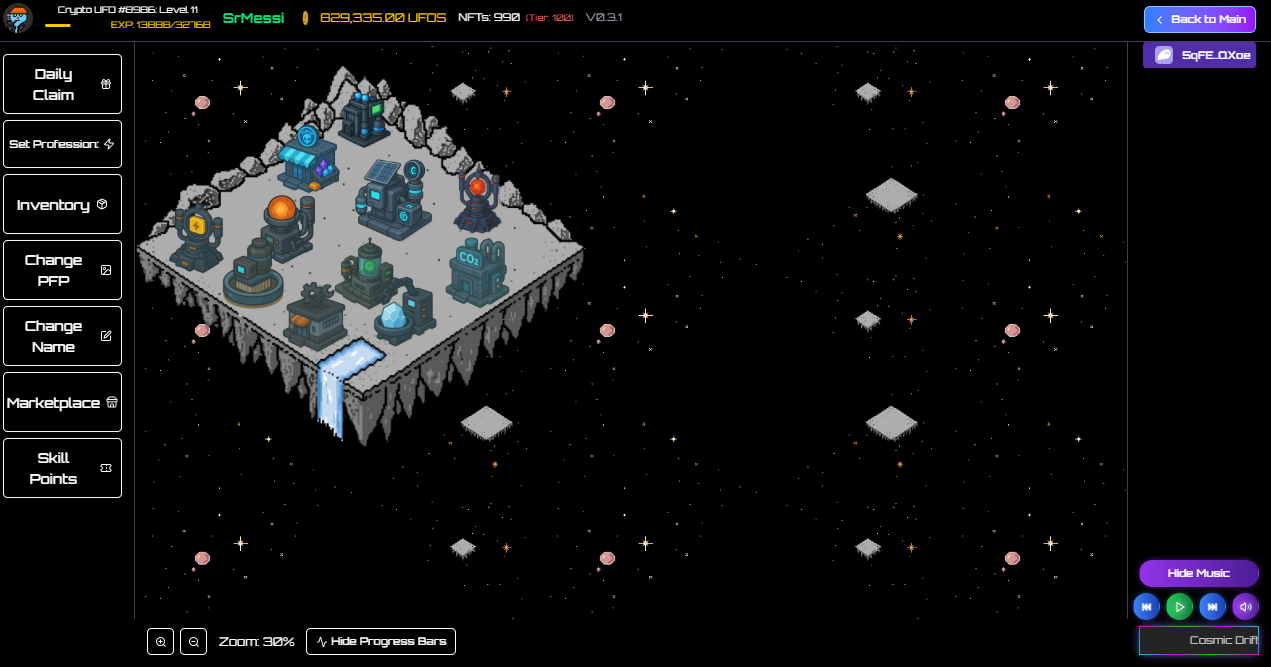Go Back to Main screen
Image resolution: width=1271 pixels, height=667 pixels.
pyautogui.click(x=1200, y=19)
